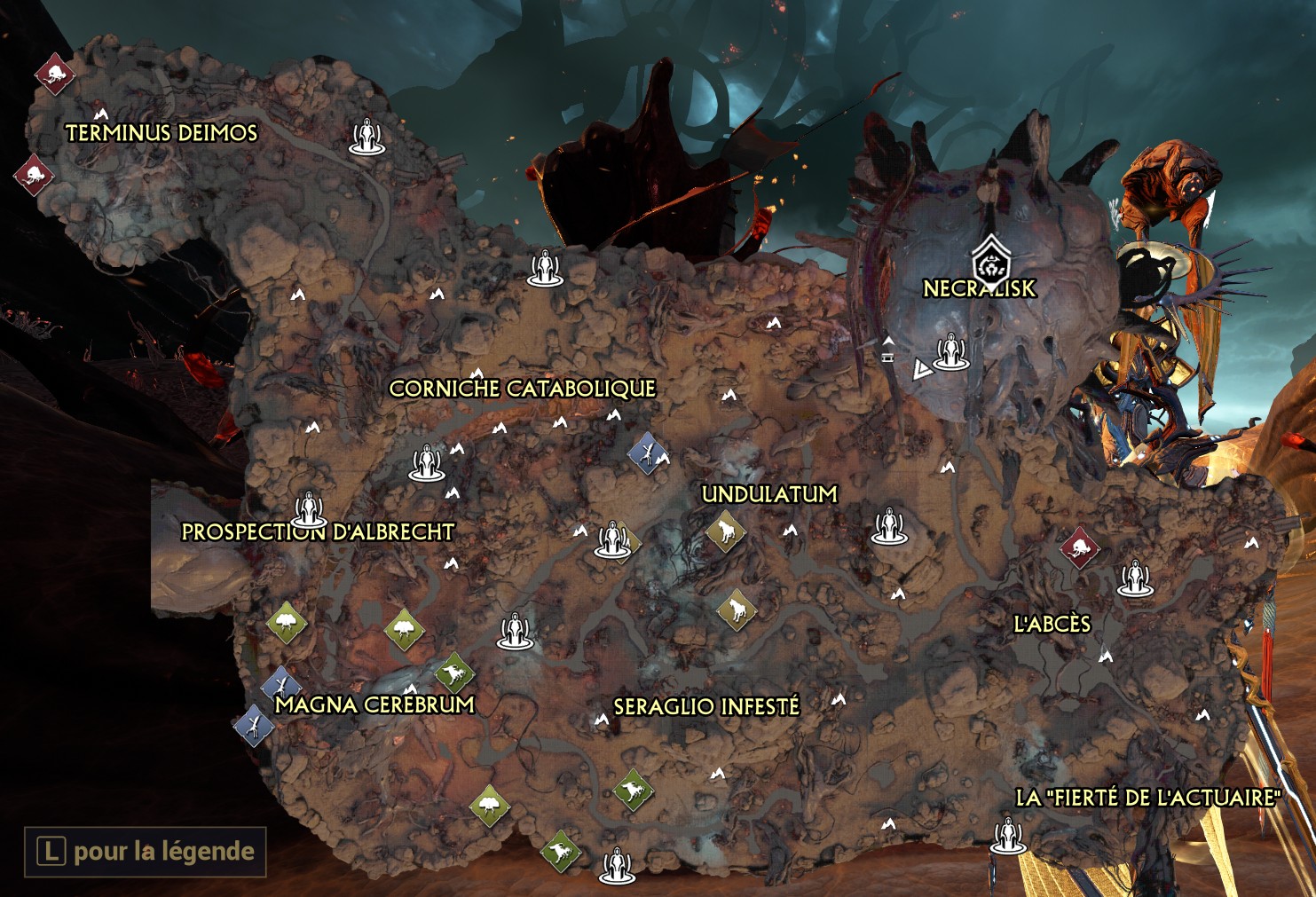Click the tan animal marker directly under Undulatum
This screenshot has width=1316, height=897.
click(726, 531)
